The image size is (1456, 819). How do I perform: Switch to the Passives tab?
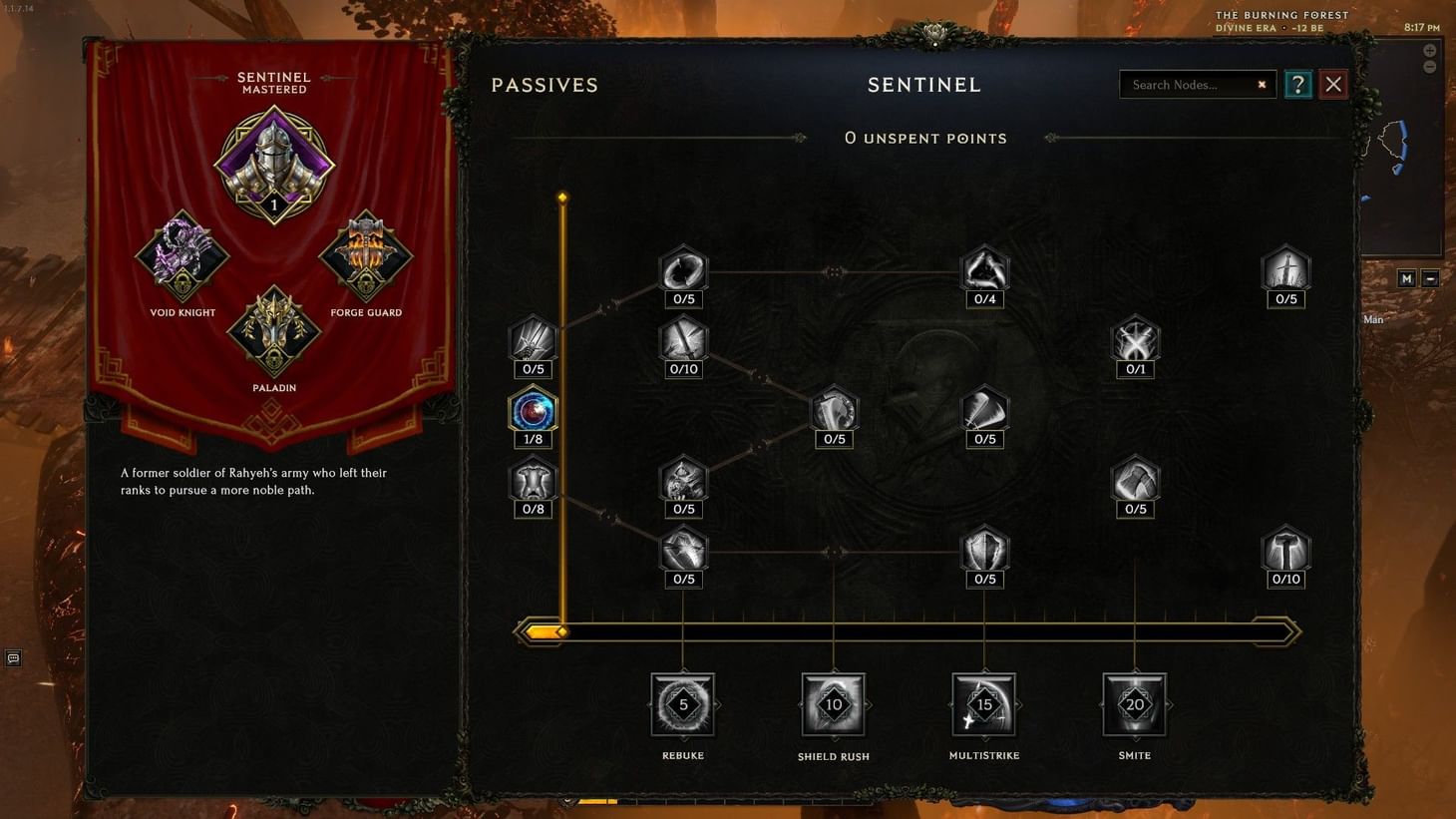(x=545, y=84)
